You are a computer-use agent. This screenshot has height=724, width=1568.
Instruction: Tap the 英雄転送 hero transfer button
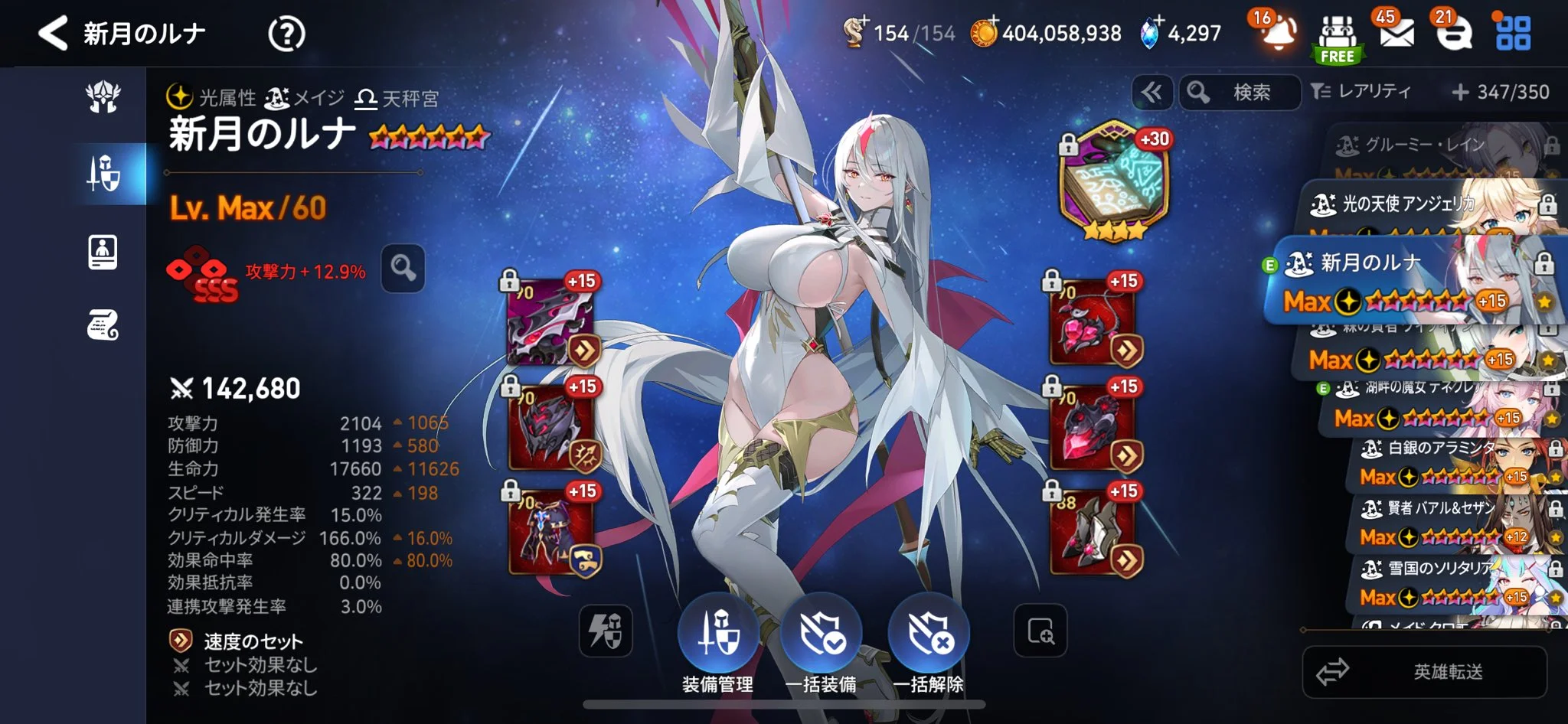tap(1424, 672)
